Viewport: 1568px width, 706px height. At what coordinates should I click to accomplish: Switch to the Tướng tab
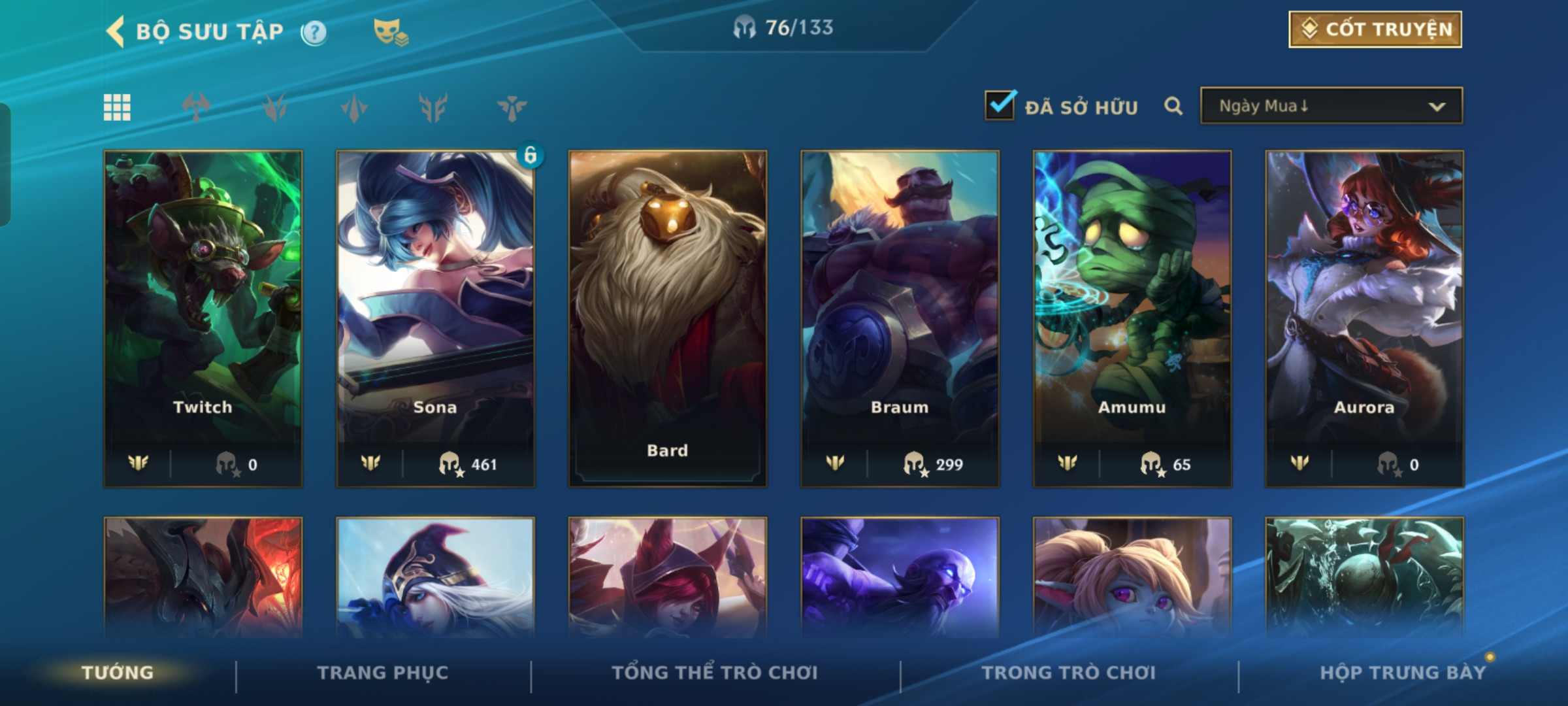[118, 673]
